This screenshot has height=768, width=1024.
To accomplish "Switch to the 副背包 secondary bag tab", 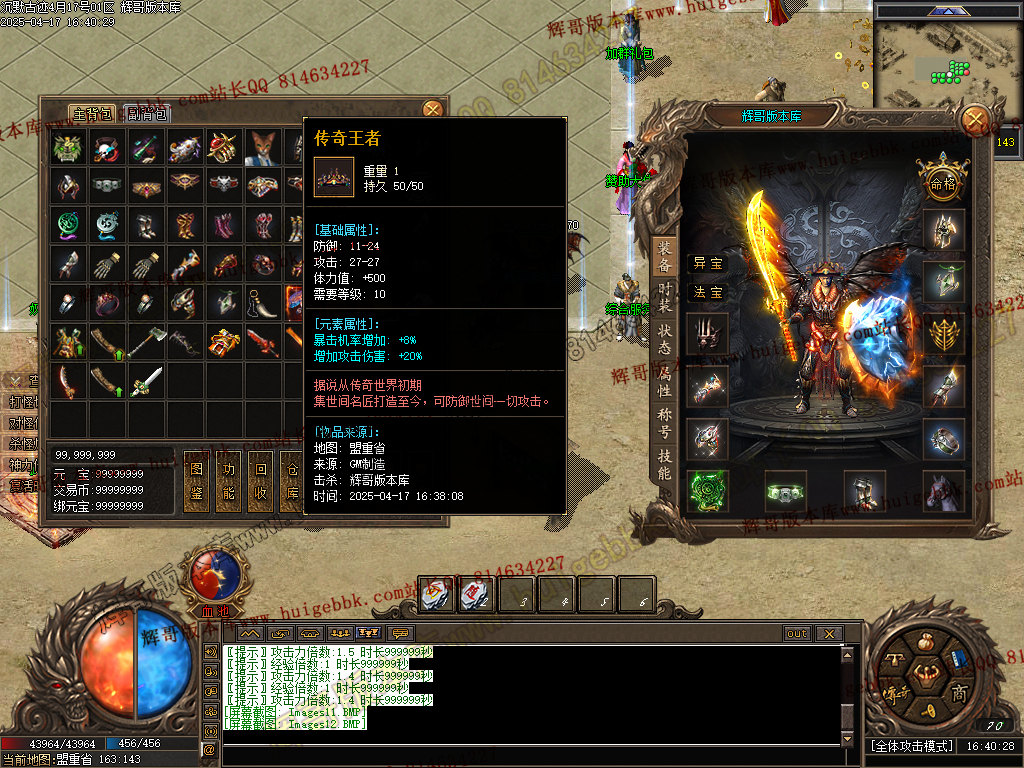I will (x=148, y=113).
